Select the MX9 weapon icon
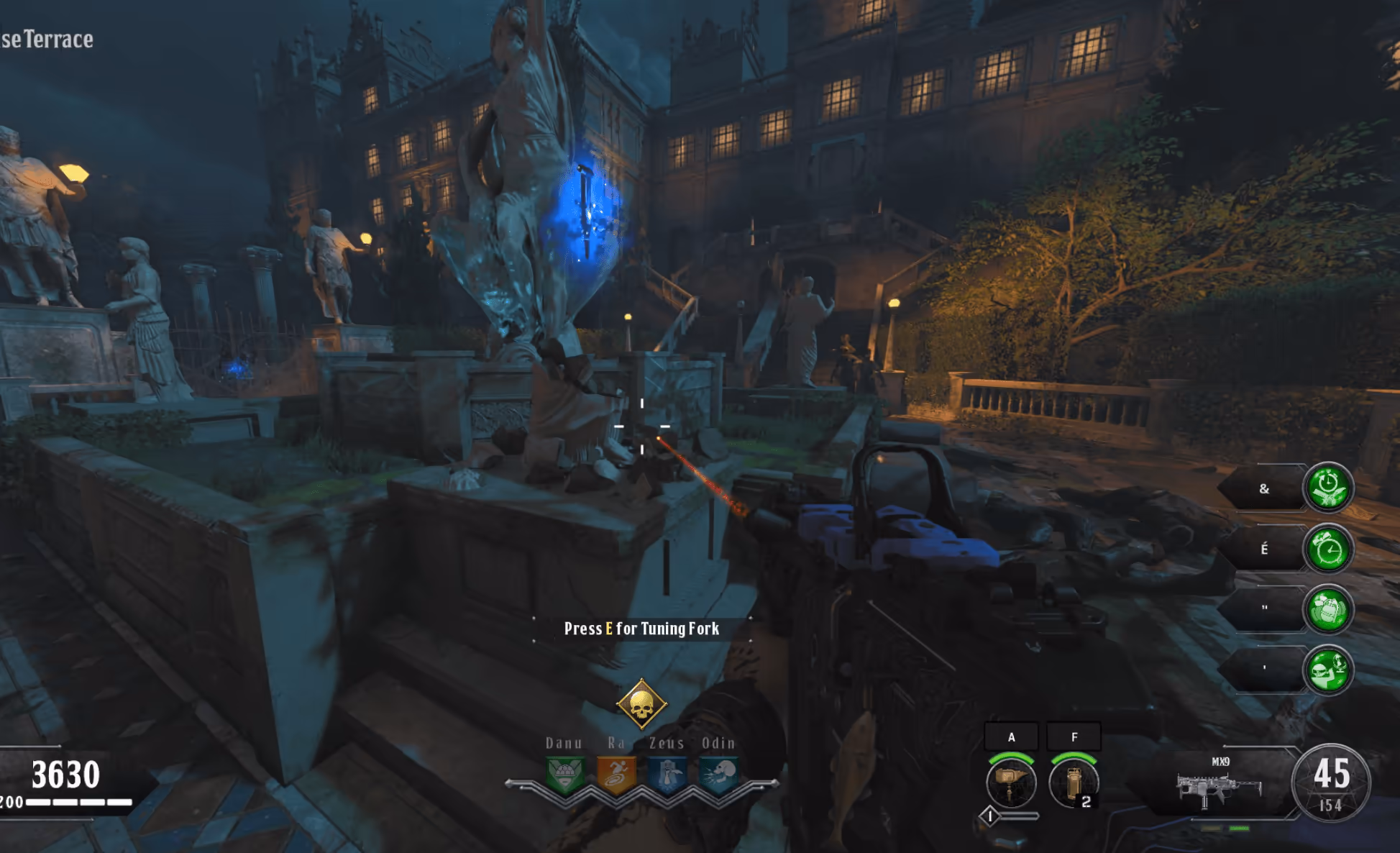 [1219, 788]
